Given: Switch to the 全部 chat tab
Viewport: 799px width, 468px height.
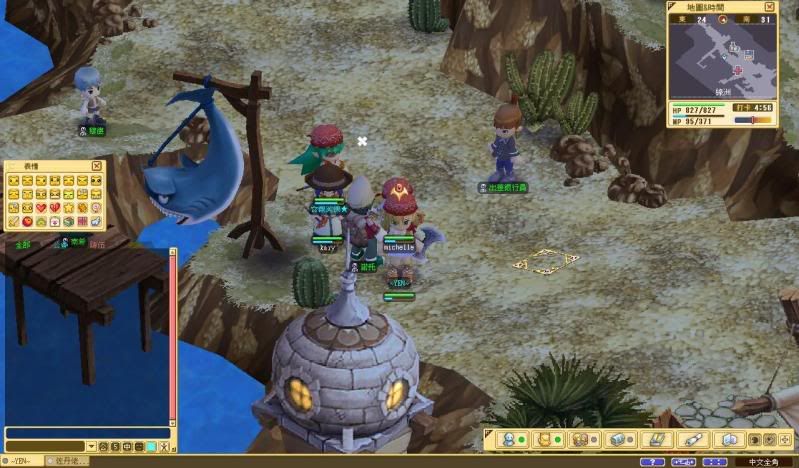Looking at the screenshot, I should pyautogui.click(x=22, y=242).
